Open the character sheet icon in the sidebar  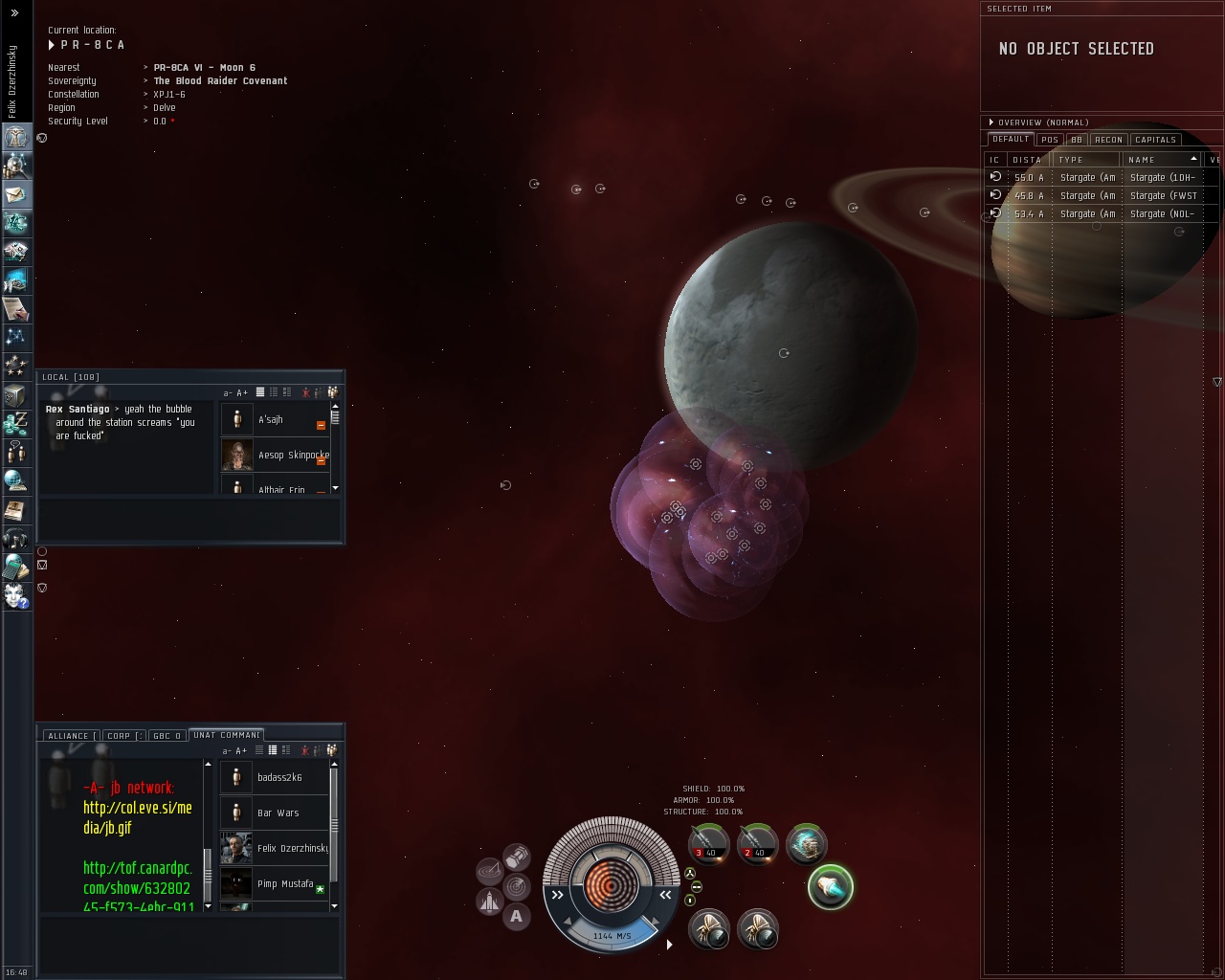(16, 137)
